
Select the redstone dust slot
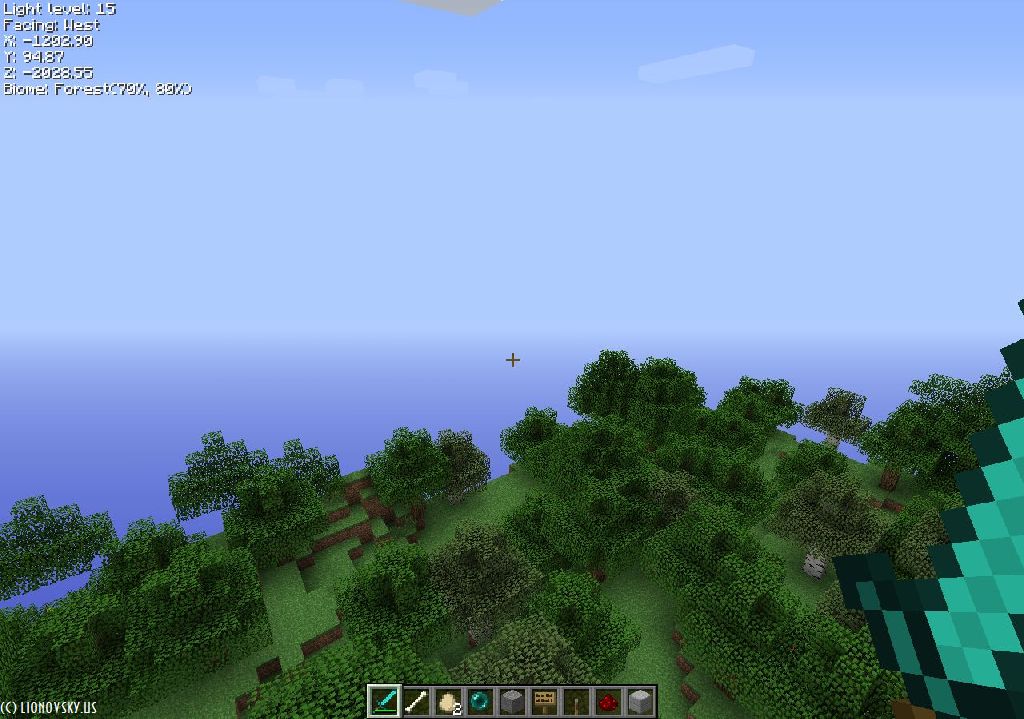click(608, 701)
